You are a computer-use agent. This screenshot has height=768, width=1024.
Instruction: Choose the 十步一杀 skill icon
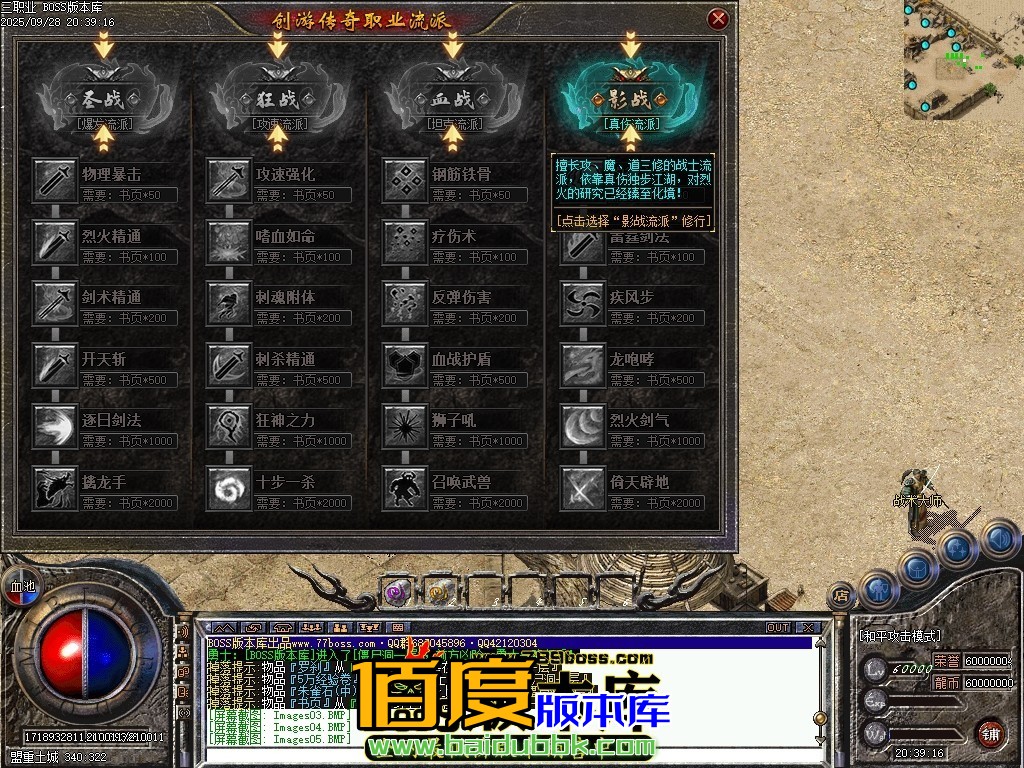click(228, 488)
